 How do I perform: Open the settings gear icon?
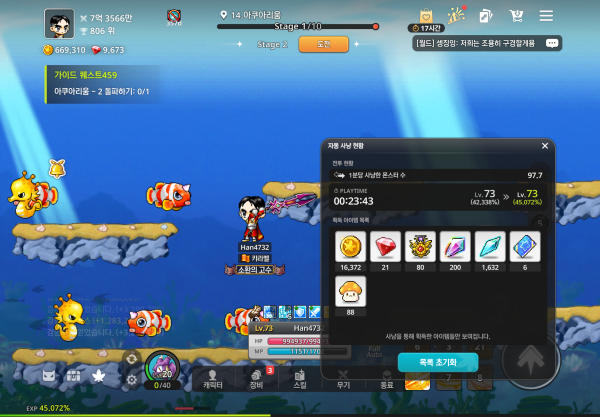131,379
